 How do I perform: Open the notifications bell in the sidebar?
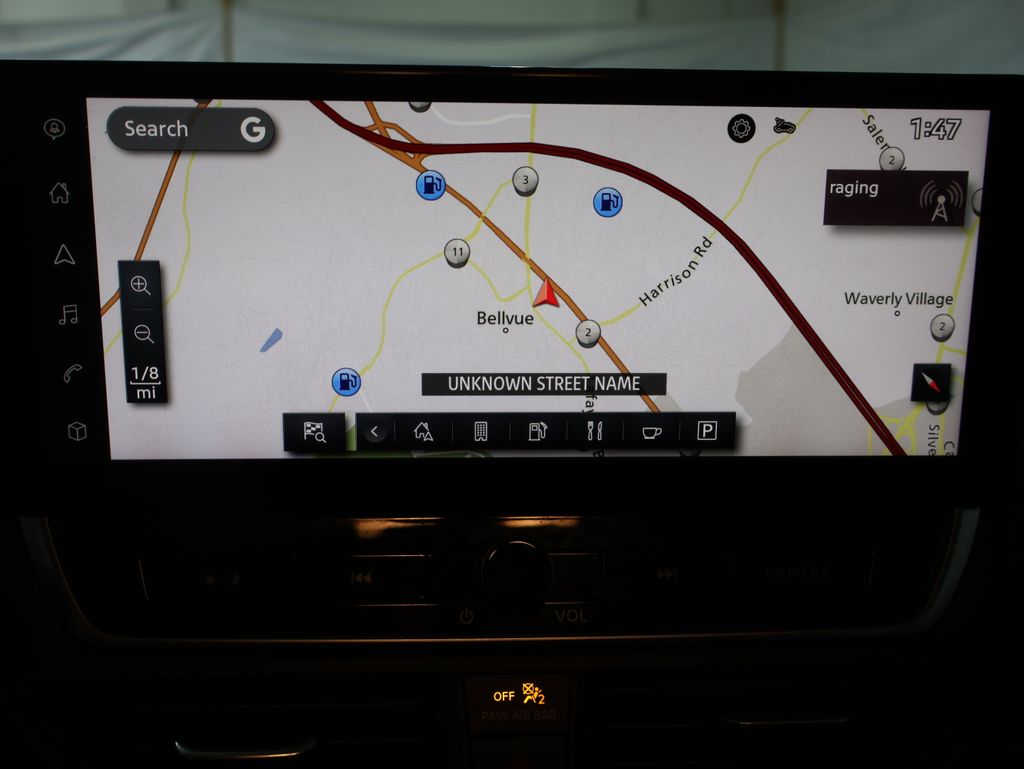point(54,129)
